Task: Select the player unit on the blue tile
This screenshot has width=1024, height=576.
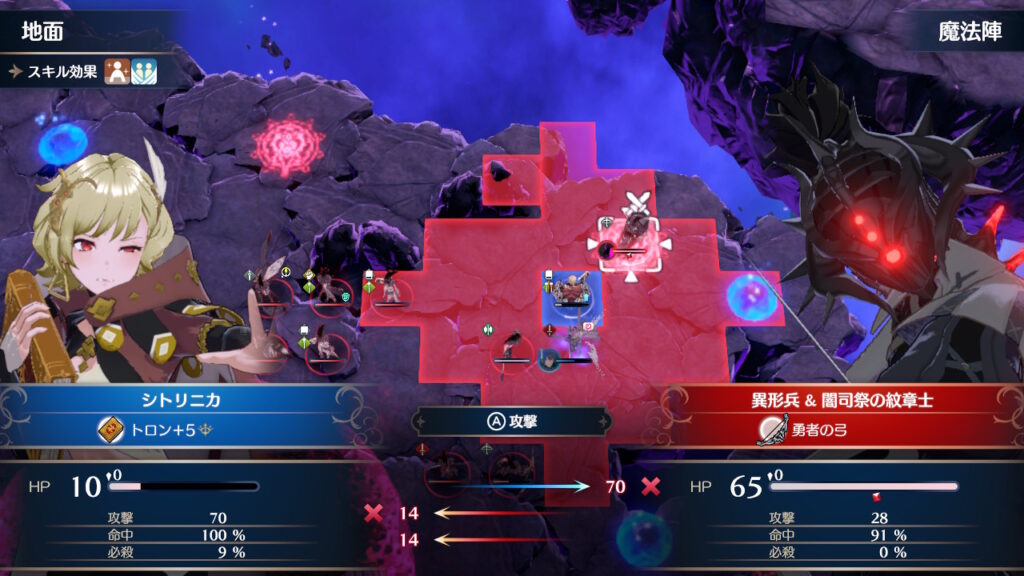Action: coord(572,293)
